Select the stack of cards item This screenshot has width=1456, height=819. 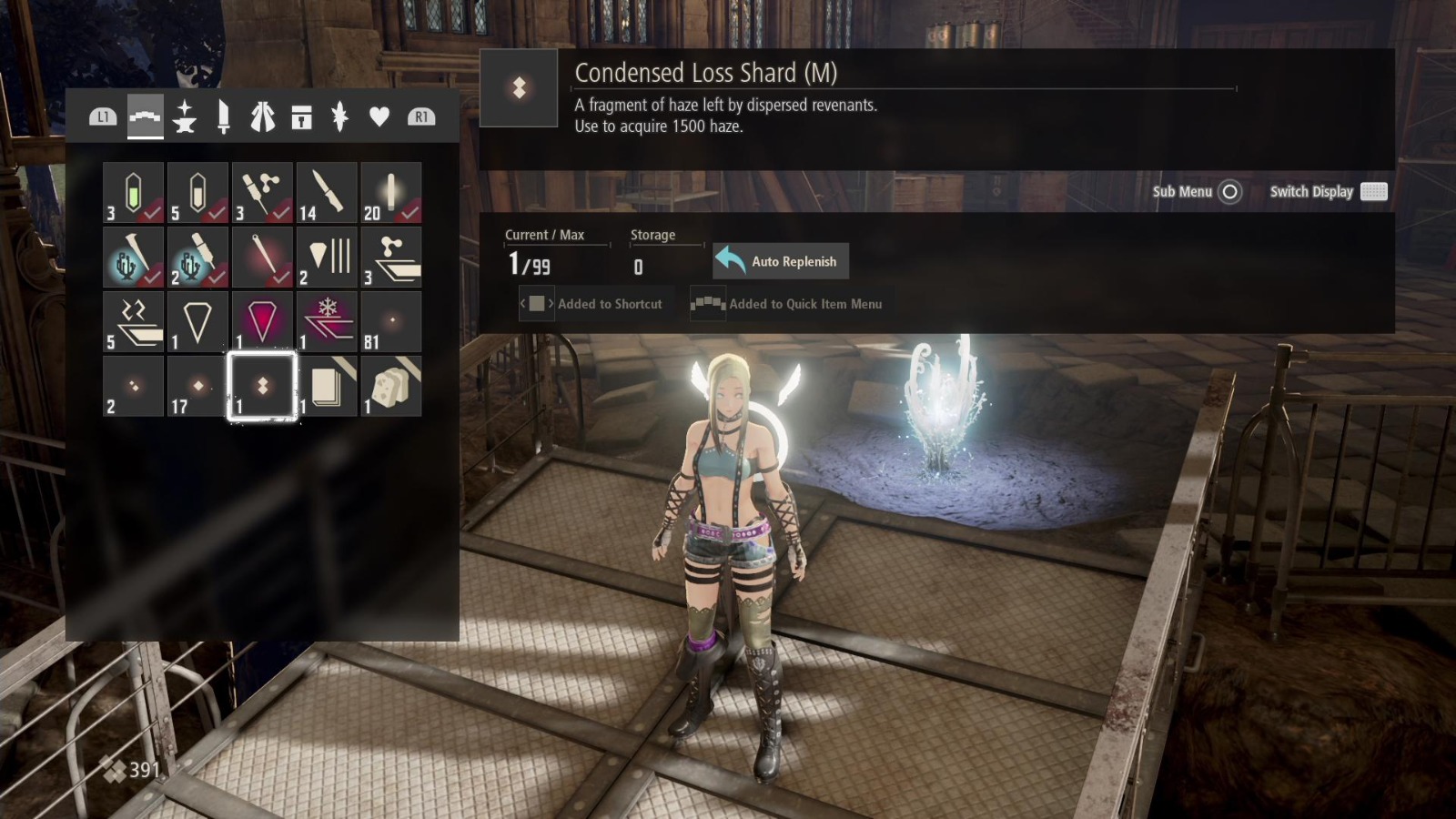[326, 386]
